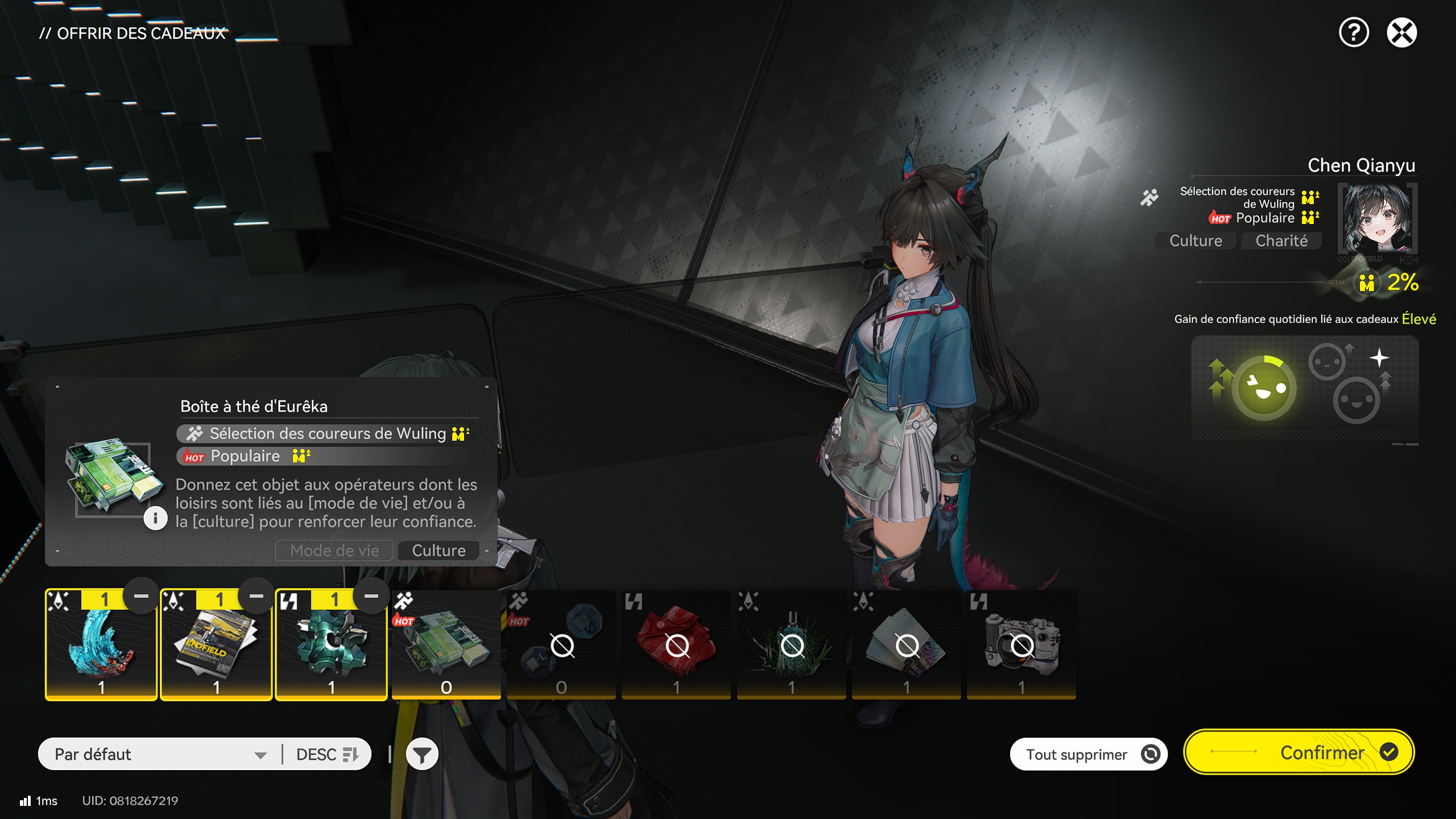The image size is (1456, 819).
Task: Clear all selected gifts with Tout supprimer
Action: [1088, 754]
